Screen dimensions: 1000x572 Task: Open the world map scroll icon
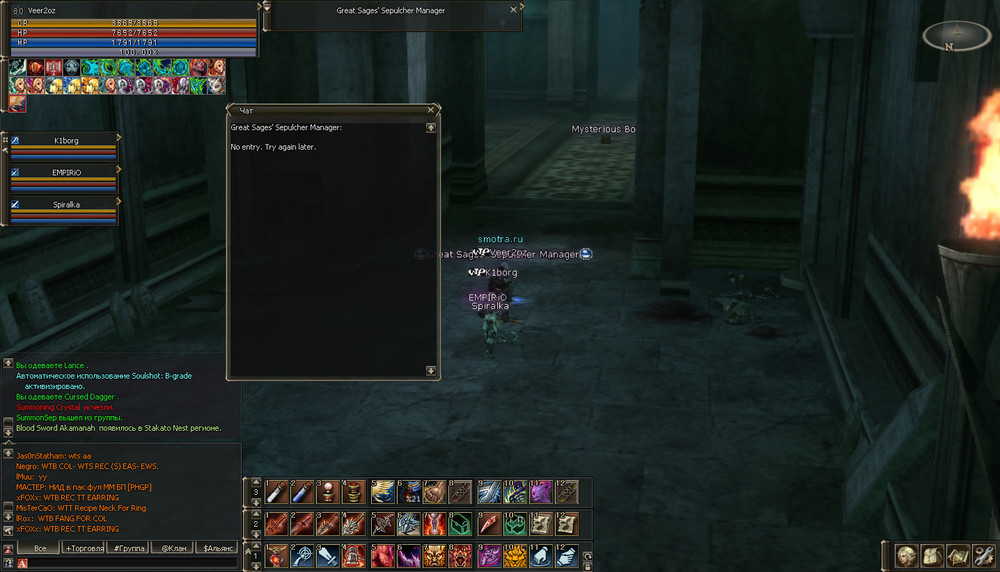point(957,555)
